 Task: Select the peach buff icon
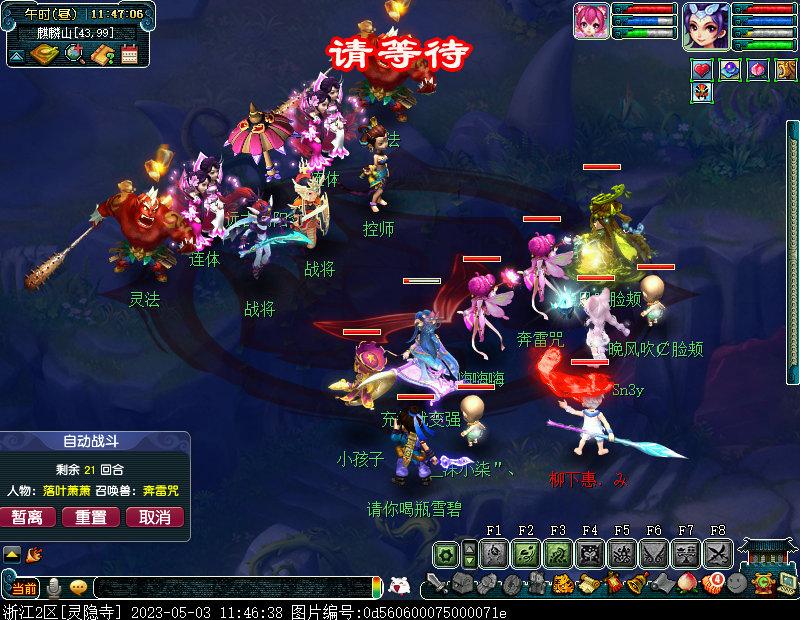(758, 70)
